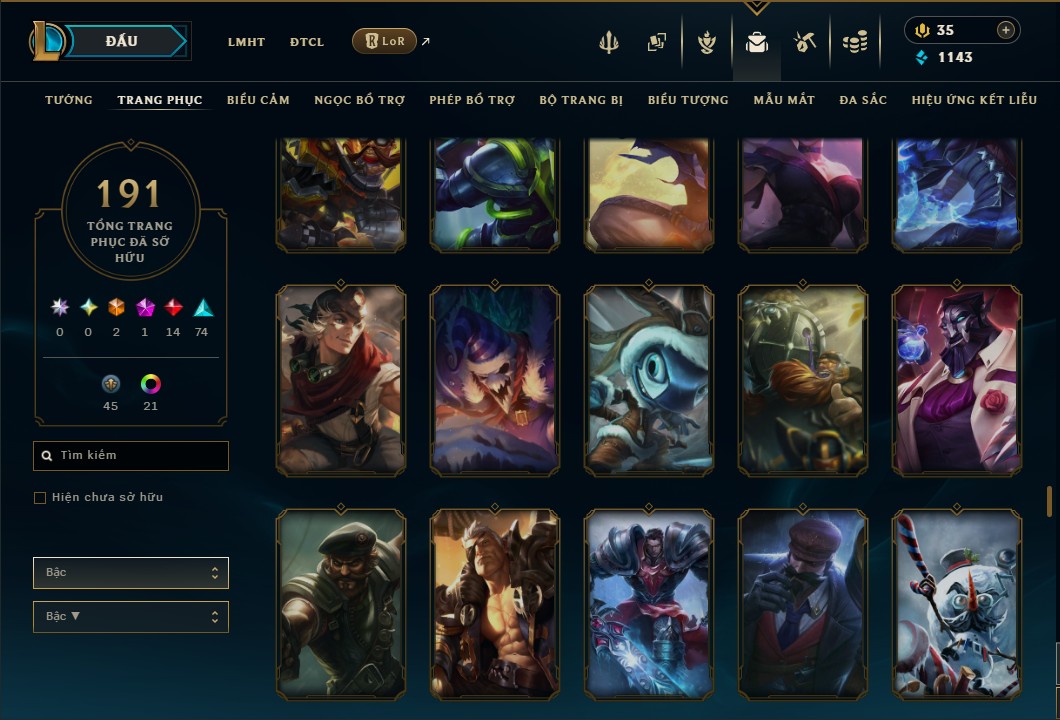1060x720 pixels.
Task: Open the BIỂU CẢM tab
Action: (x=258, y=100)
